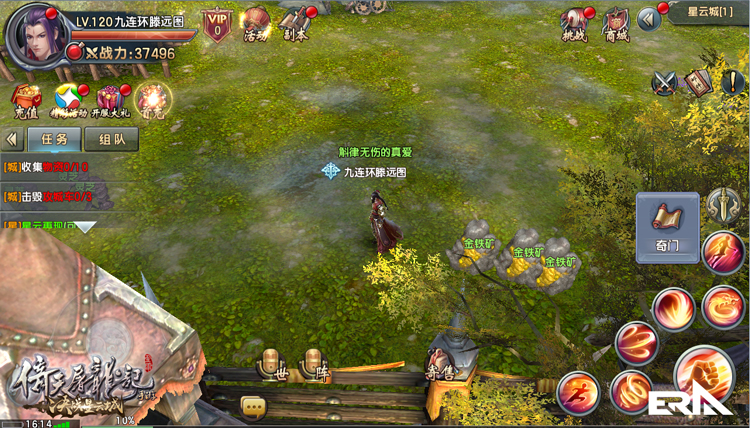Viewport: 750px width, 428px height.
Task: Open the chat bubble button
Action: coord(252,406)
